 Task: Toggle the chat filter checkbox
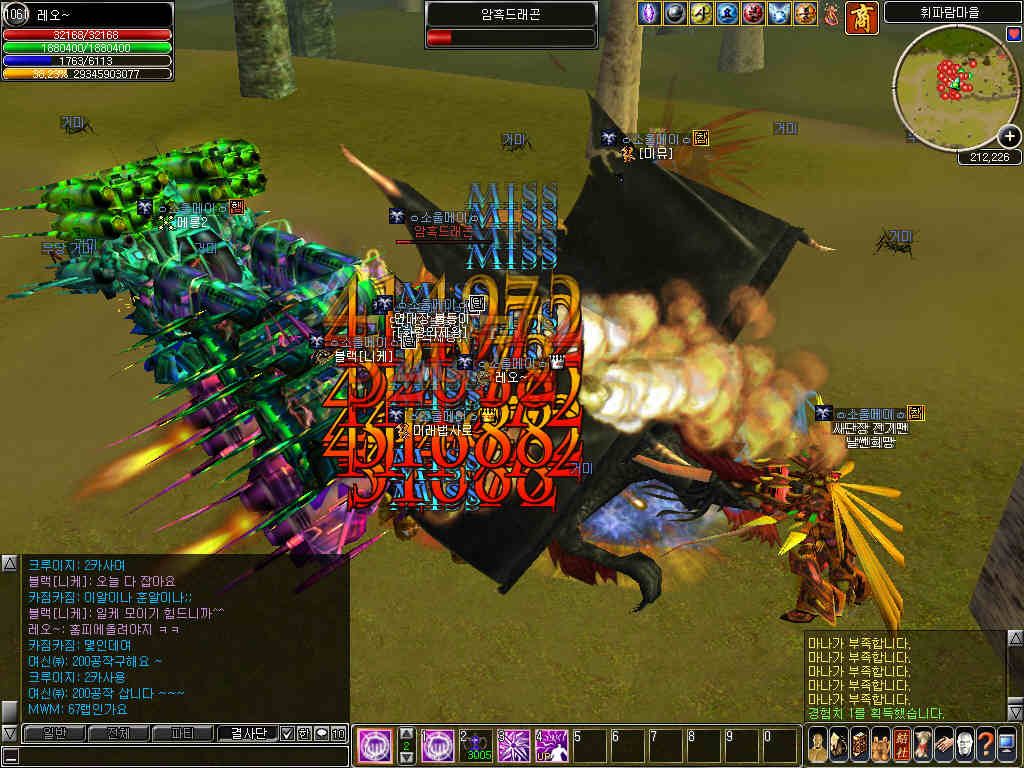(x=287, y=733)
